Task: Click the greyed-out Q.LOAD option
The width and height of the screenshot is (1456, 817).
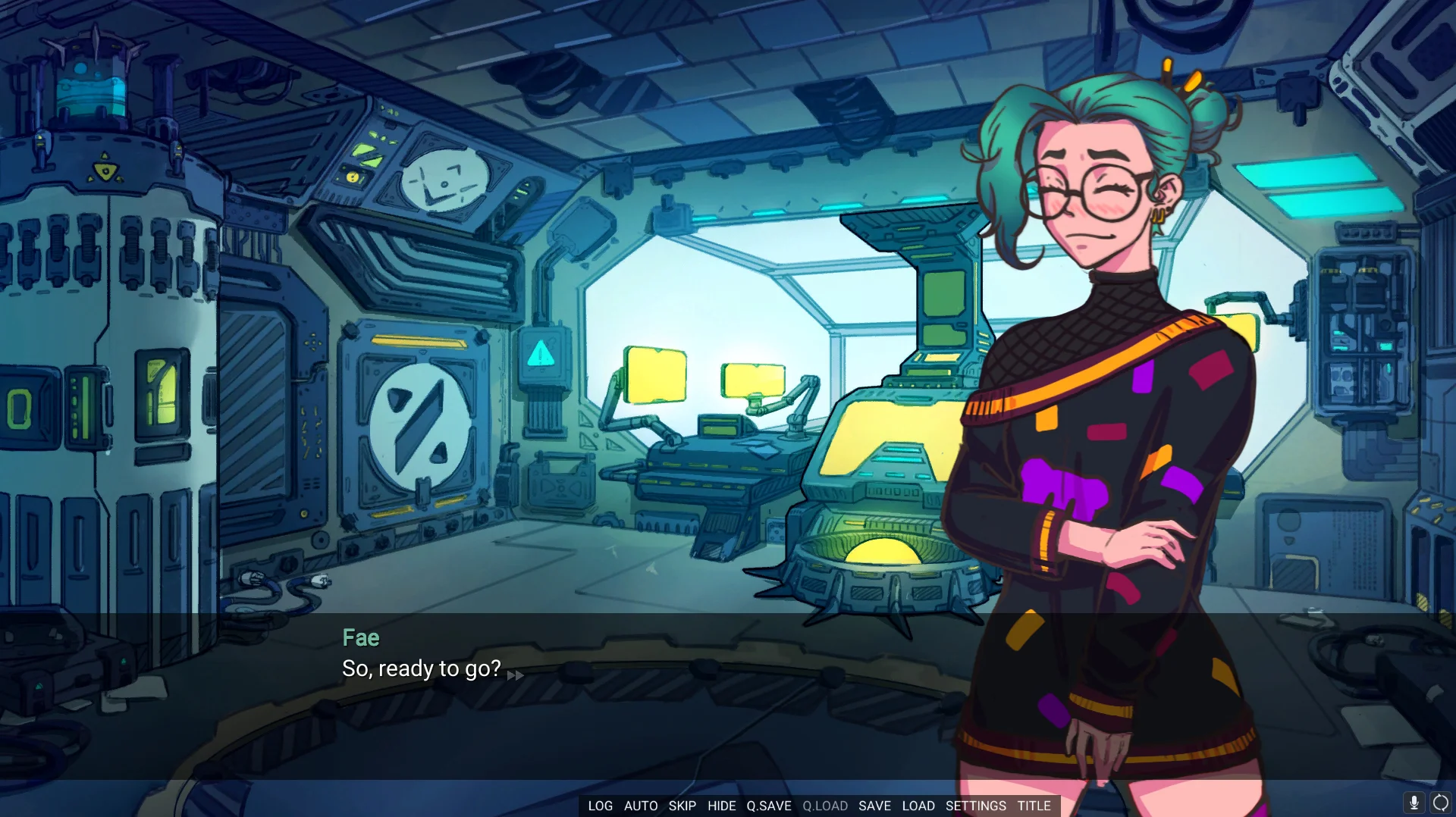Action: point(825,806)
